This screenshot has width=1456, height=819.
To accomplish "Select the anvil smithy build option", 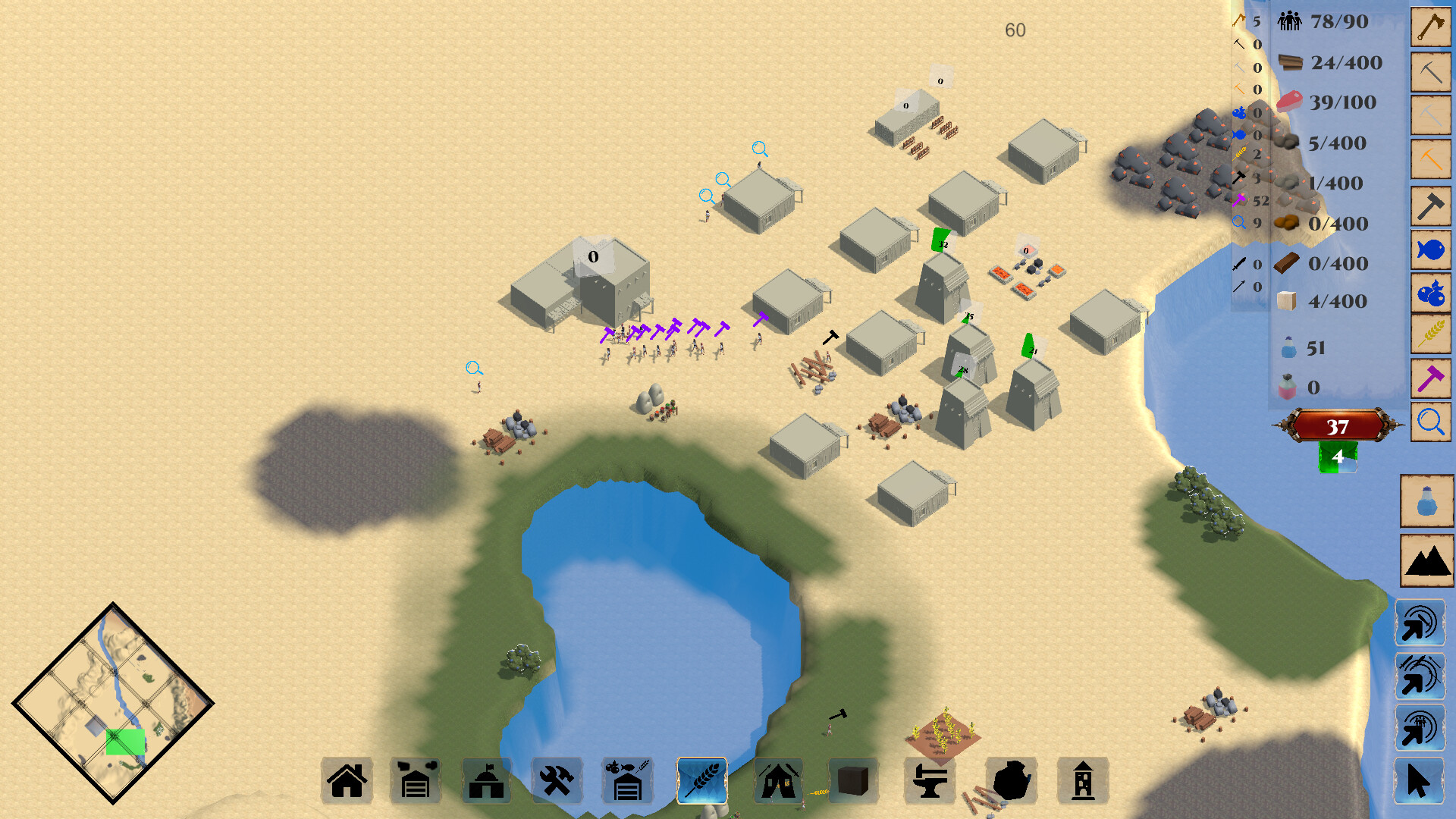I will [x=931, y=781].
